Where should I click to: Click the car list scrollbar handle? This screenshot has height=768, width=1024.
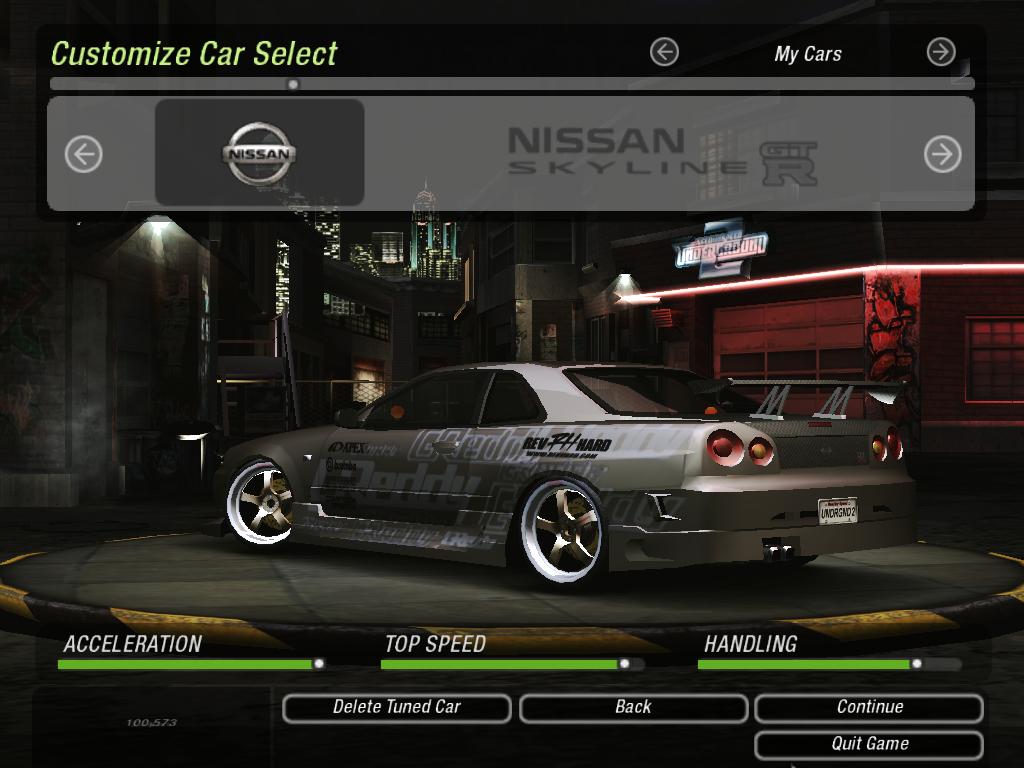[x=293, y=84]
